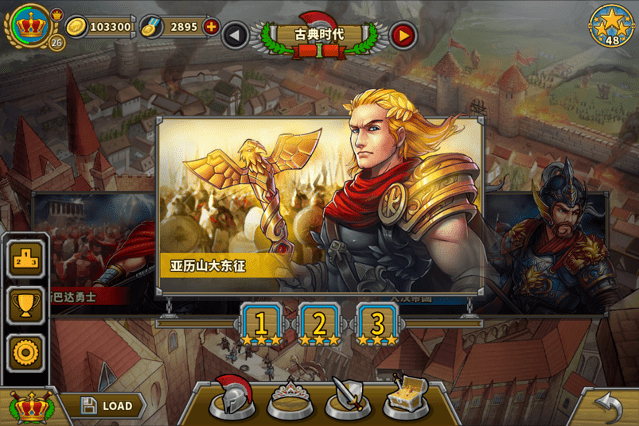
Task: Go back using the return arrow
Action: pyautogui.click(x=607, y=402)
